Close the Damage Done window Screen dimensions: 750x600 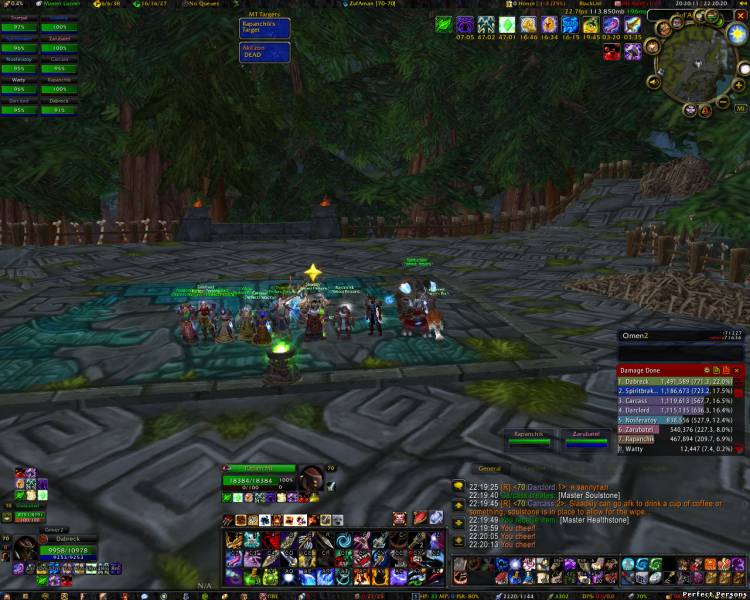pos(739,370)
